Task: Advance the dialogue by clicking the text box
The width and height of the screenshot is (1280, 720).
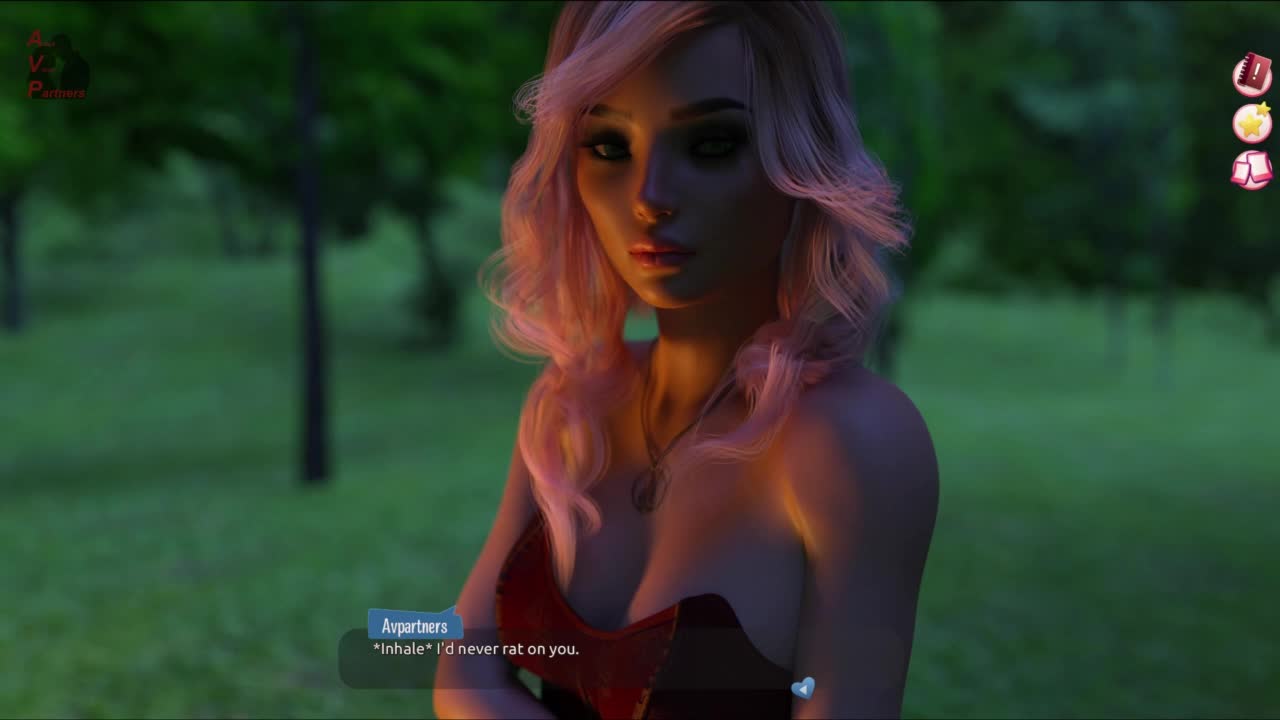Action: [x=565, y=660]
